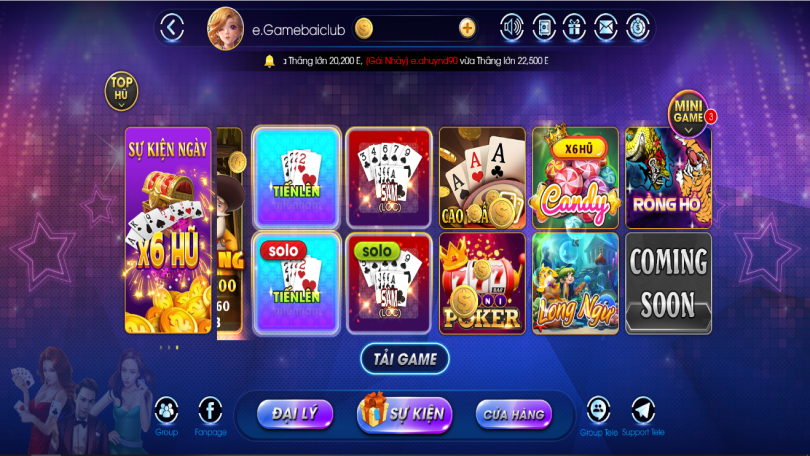Open the Cửa Hàng shop

513,413
